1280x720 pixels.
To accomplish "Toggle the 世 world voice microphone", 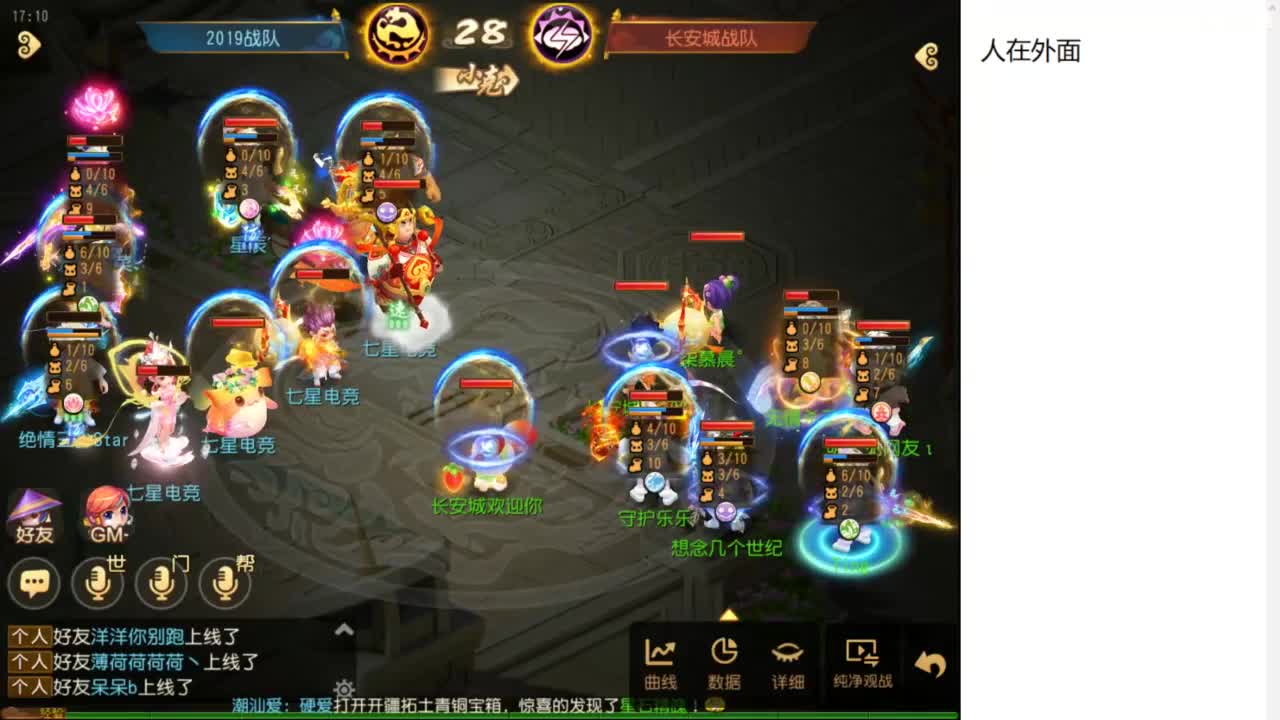I will tap(96, 583).
